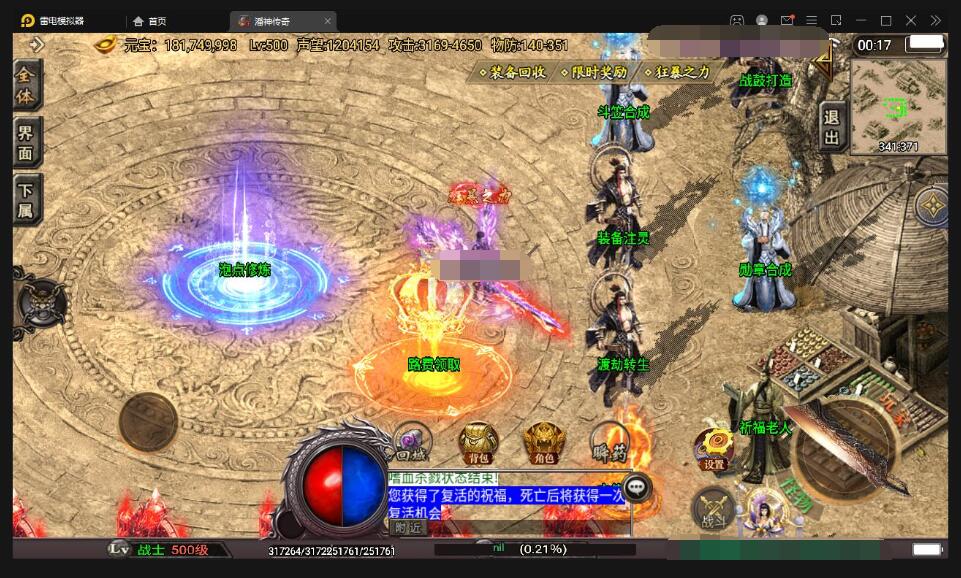The image size is (961, 578).
Task: Select the 附近 nearby chat channel
Action: [407, 527]
